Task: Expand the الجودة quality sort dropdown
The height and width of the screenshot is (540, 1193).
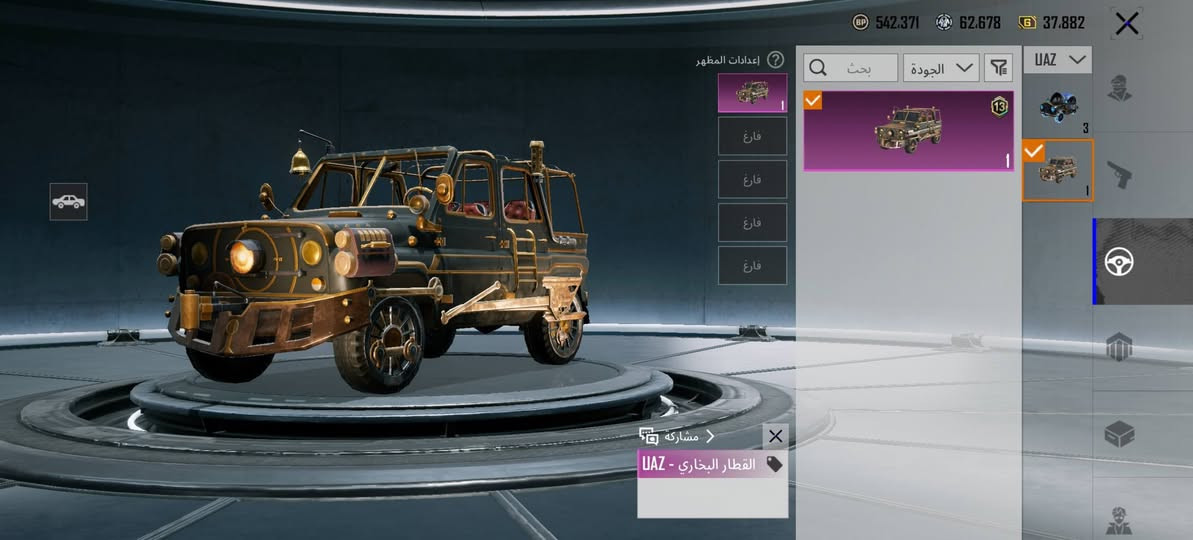Action: tap(941, 68)
